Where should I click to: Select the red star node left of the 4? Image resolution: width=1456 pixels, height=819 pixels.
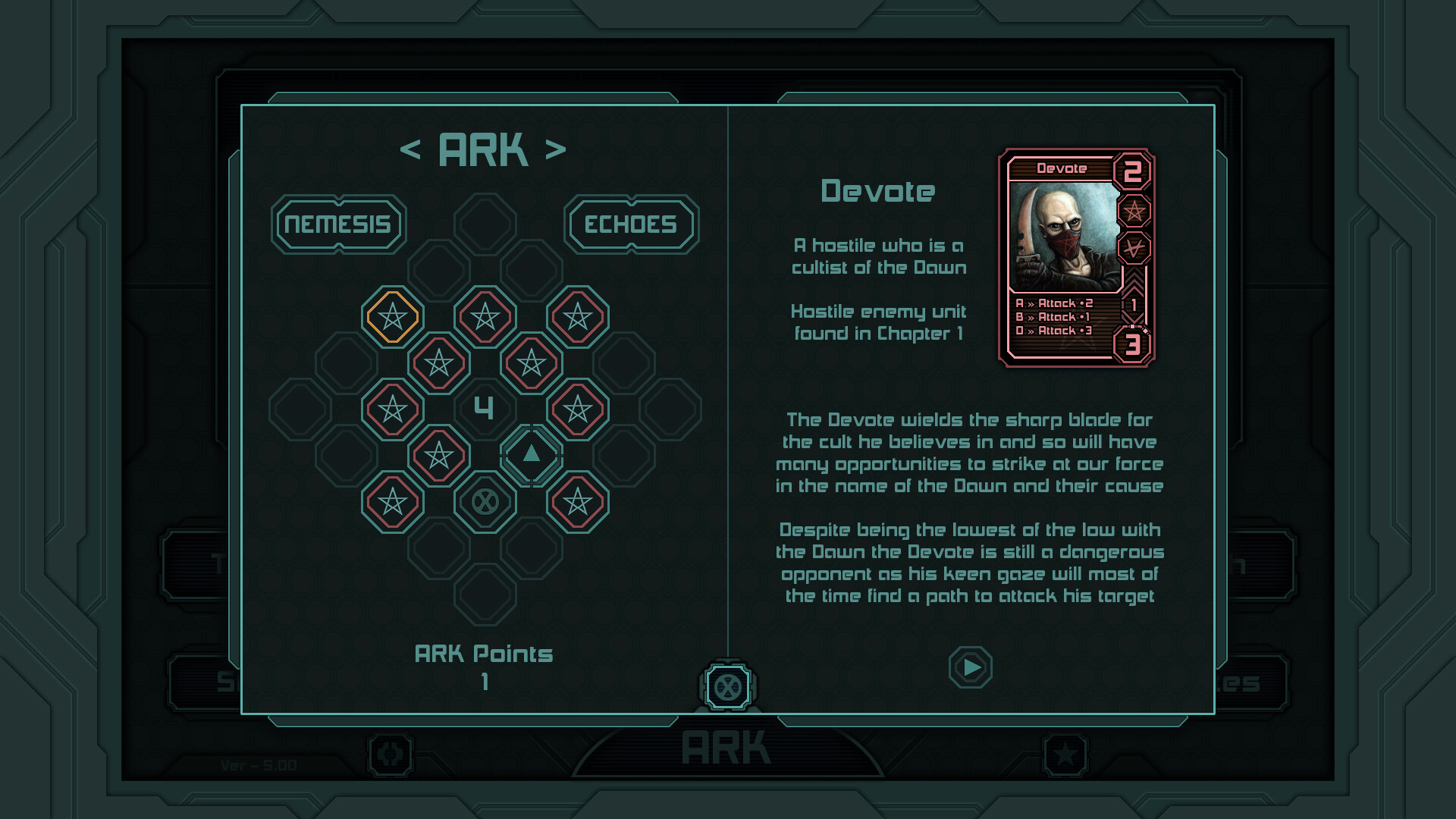tap(392, 408)
